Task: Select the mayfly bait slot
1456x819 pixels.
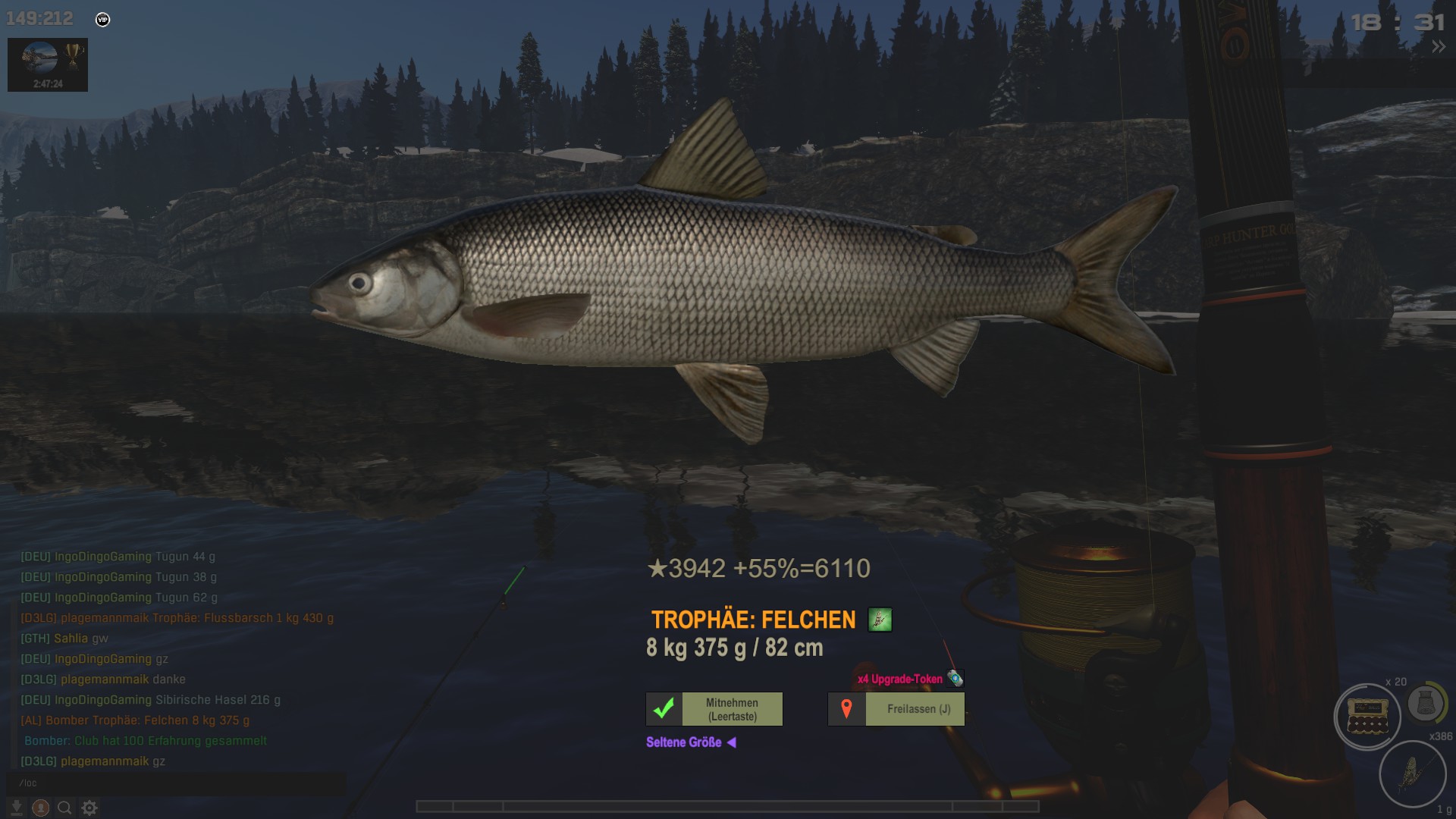Action: [x=1412, y=774]
